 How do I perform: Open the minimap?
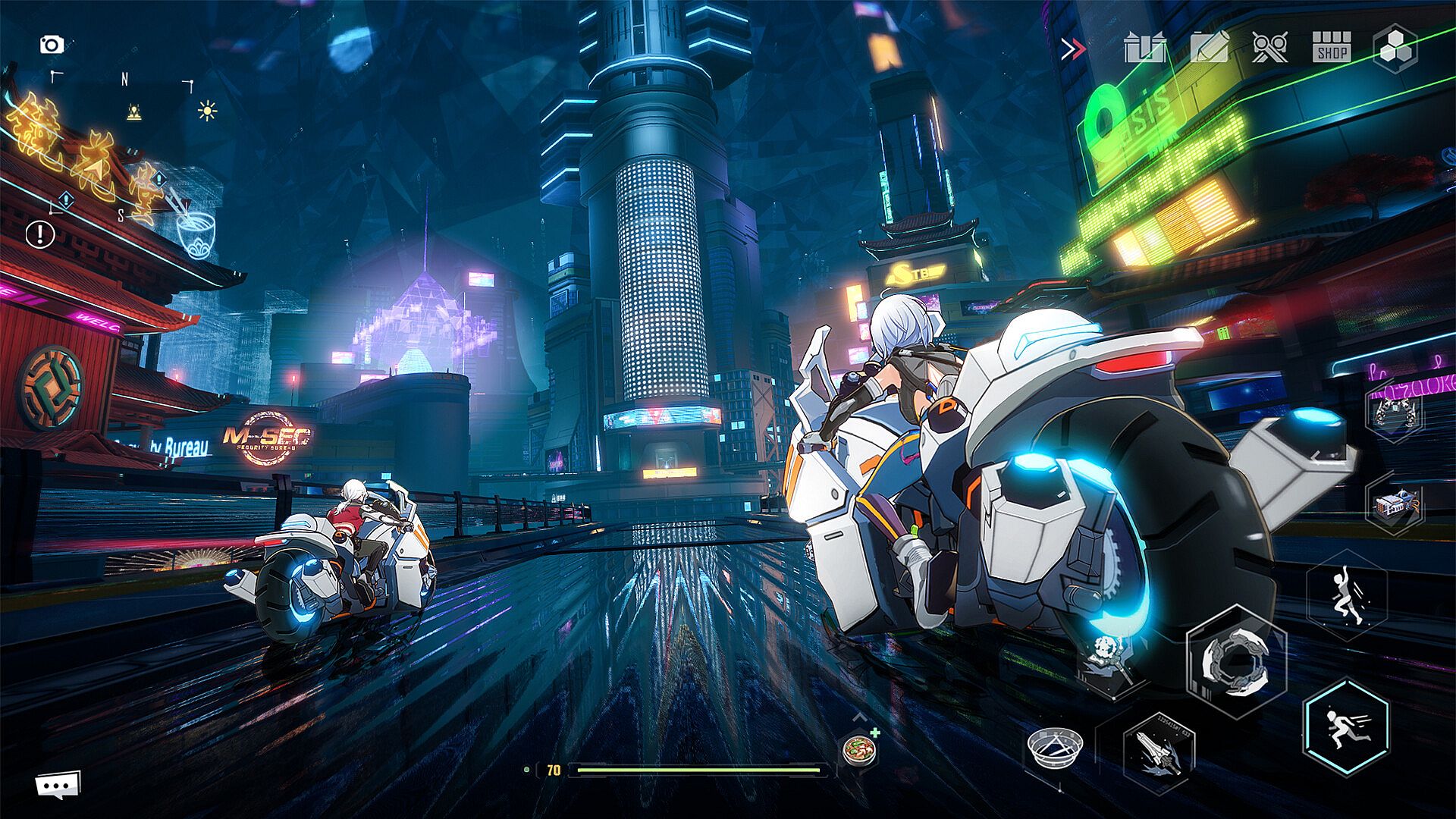point(124,144)
